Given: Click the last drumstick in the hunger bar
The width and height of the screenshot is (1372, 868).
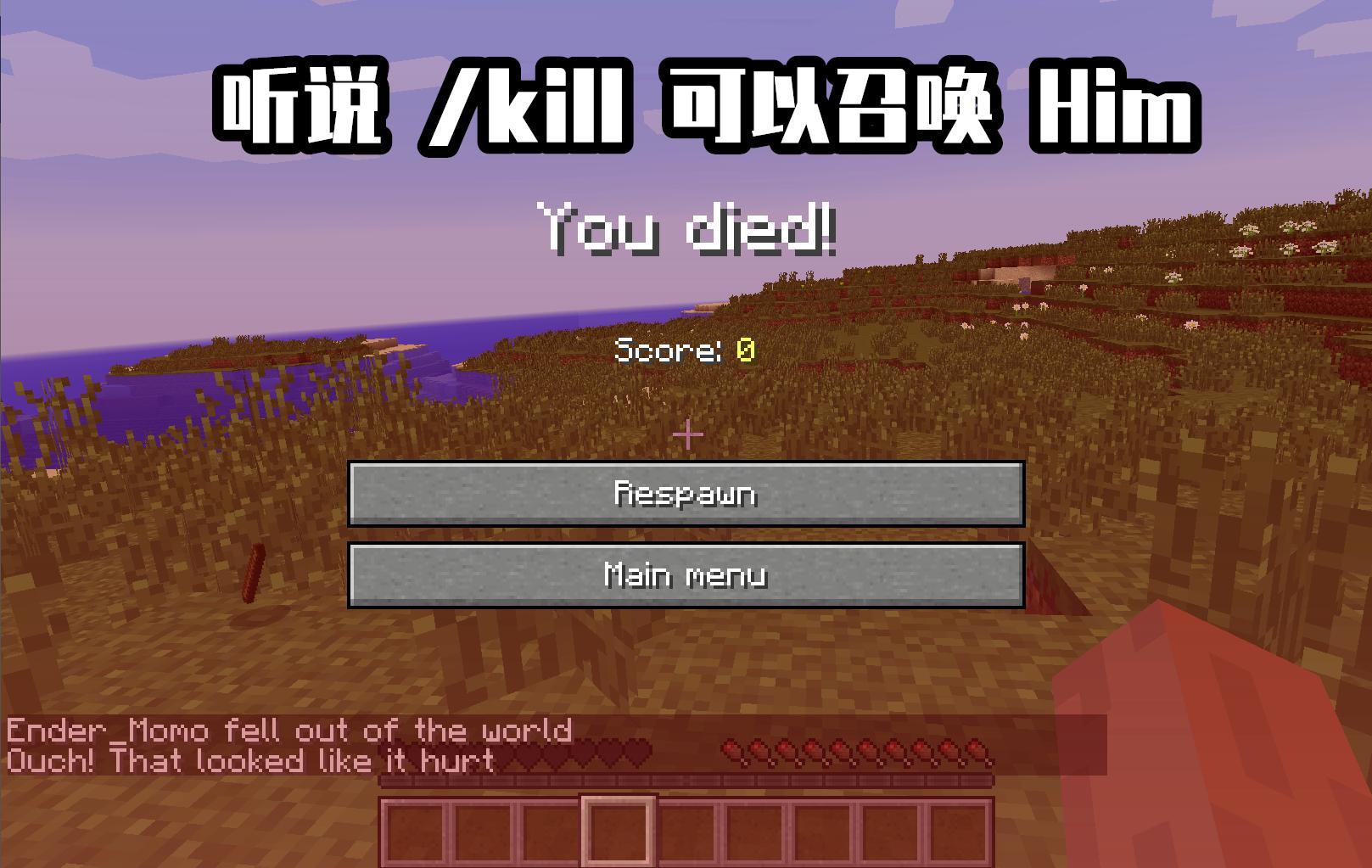Looking at the screenshot, I should coord(973,752).
